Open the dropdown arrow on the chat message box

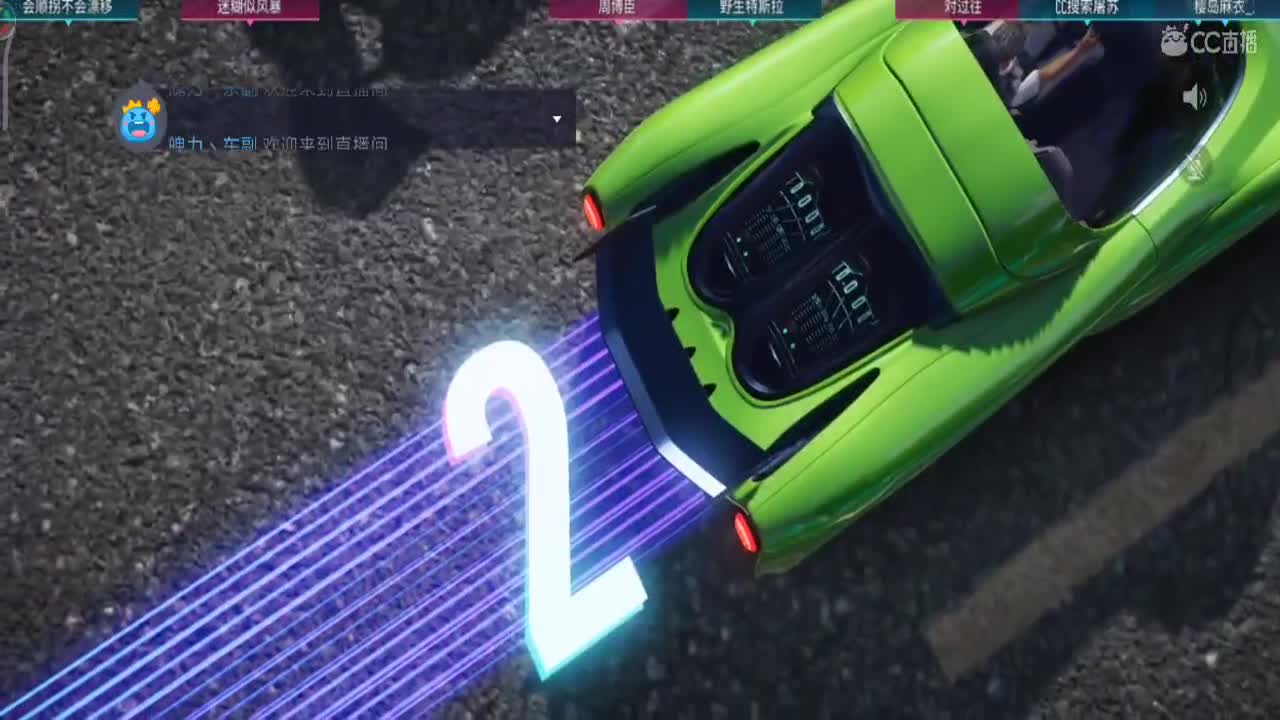tap(558, 118)
